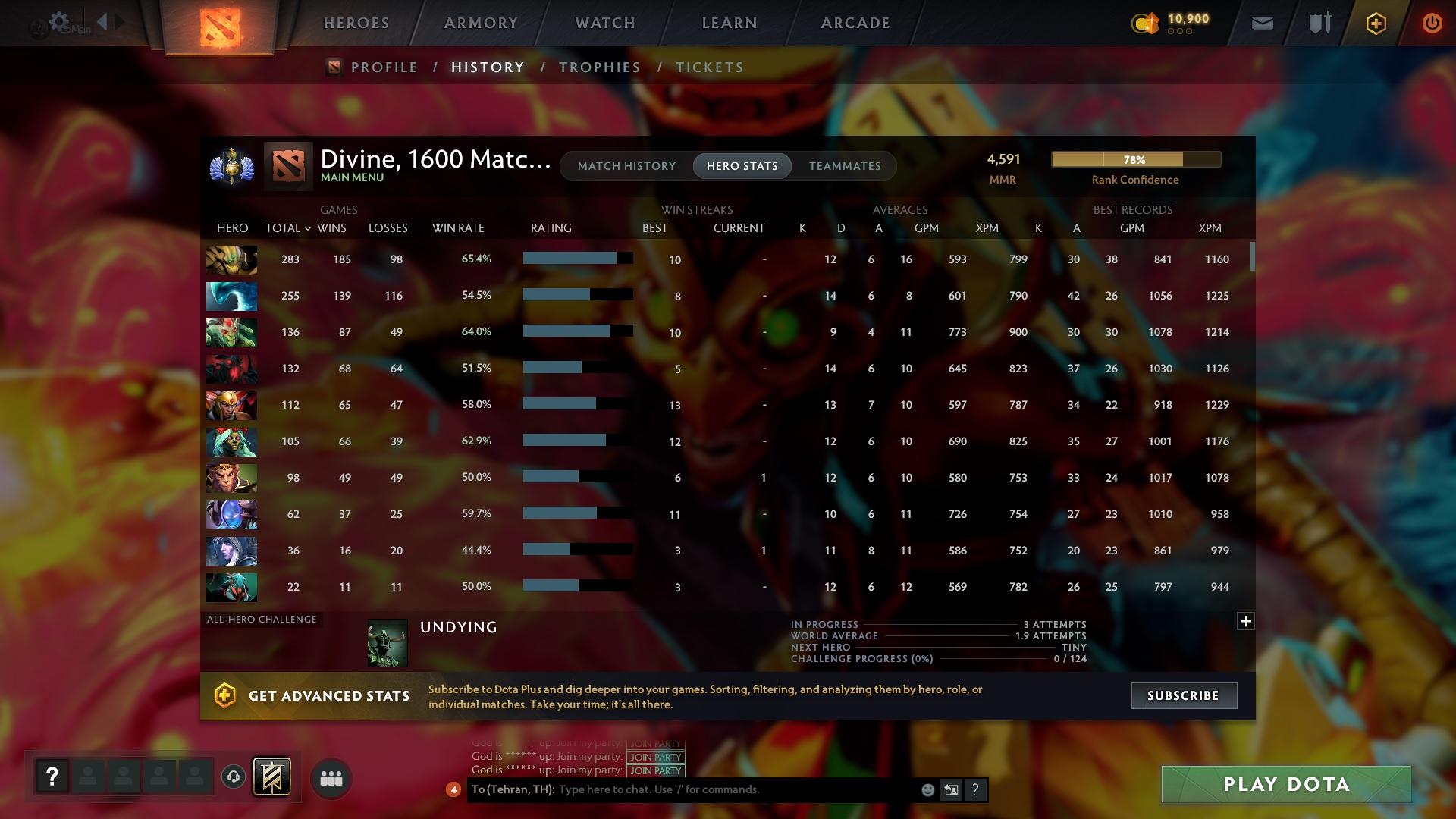Open the emoji picker in the chat bar

pyautogui.click(x=927, y=789)
